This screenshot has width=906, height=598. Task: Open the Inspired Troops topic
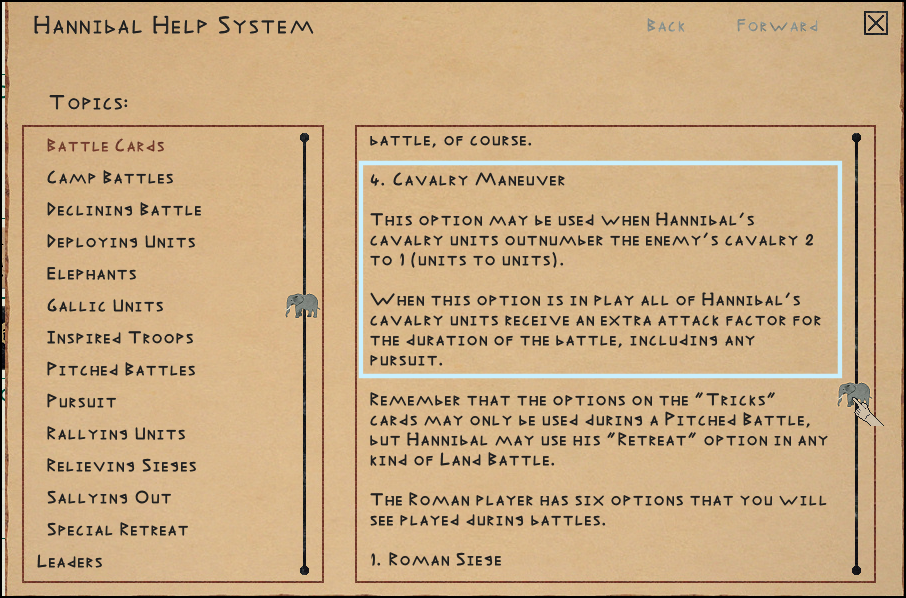click(120, 338)
